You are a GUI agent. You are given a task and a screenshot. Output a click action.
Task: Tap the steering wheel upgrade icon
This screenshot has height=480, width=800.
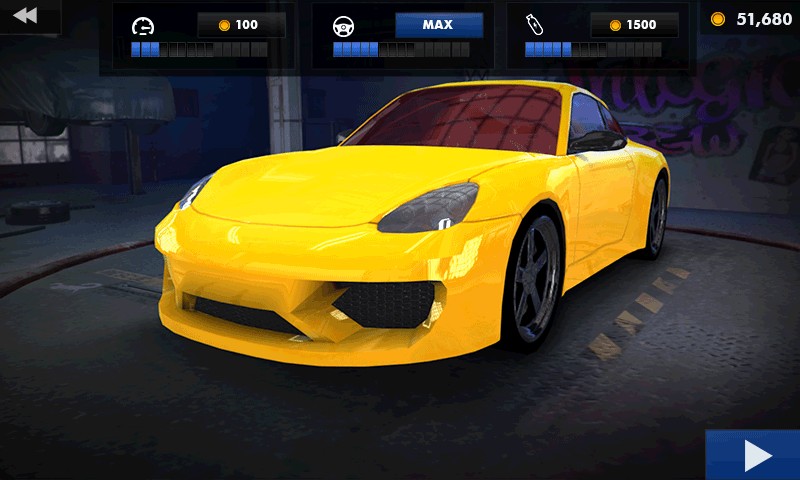point(344,26)
